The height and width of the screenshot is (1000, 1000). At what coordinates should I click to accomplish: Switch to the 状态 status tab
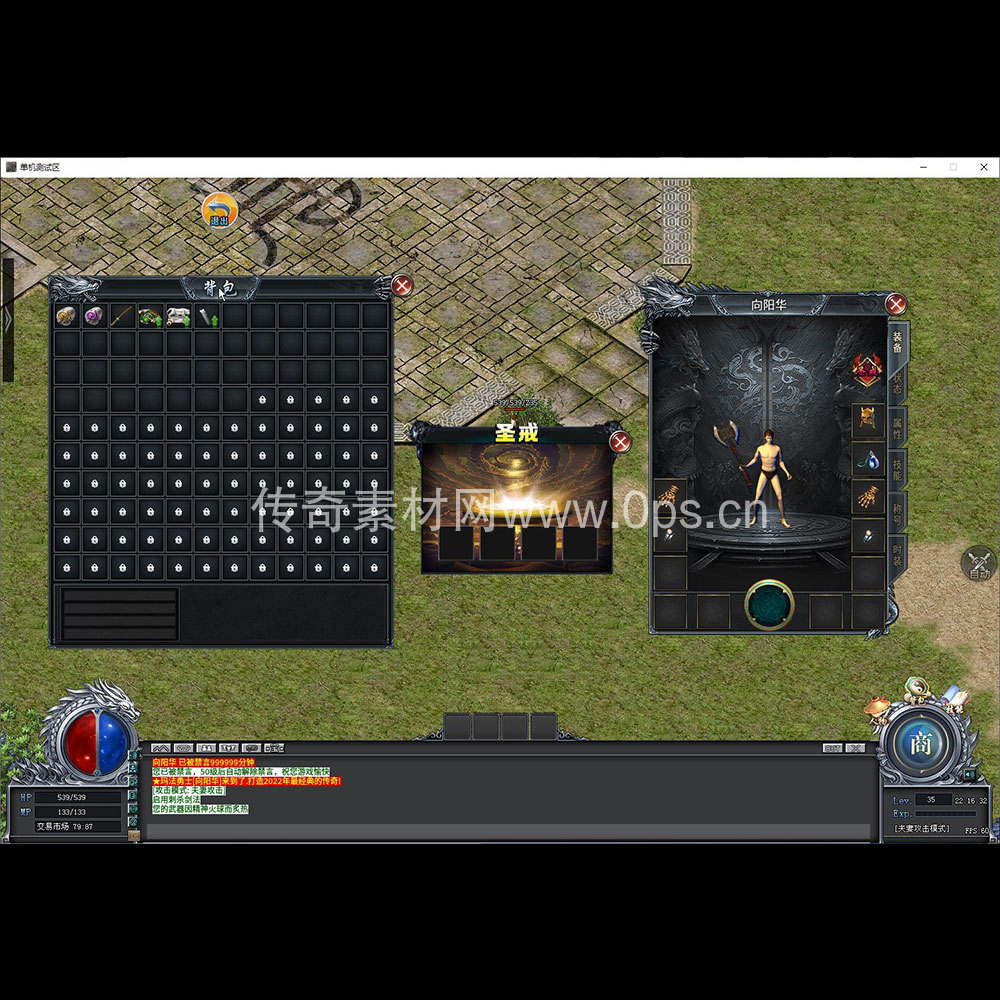(x=898, y=383)
